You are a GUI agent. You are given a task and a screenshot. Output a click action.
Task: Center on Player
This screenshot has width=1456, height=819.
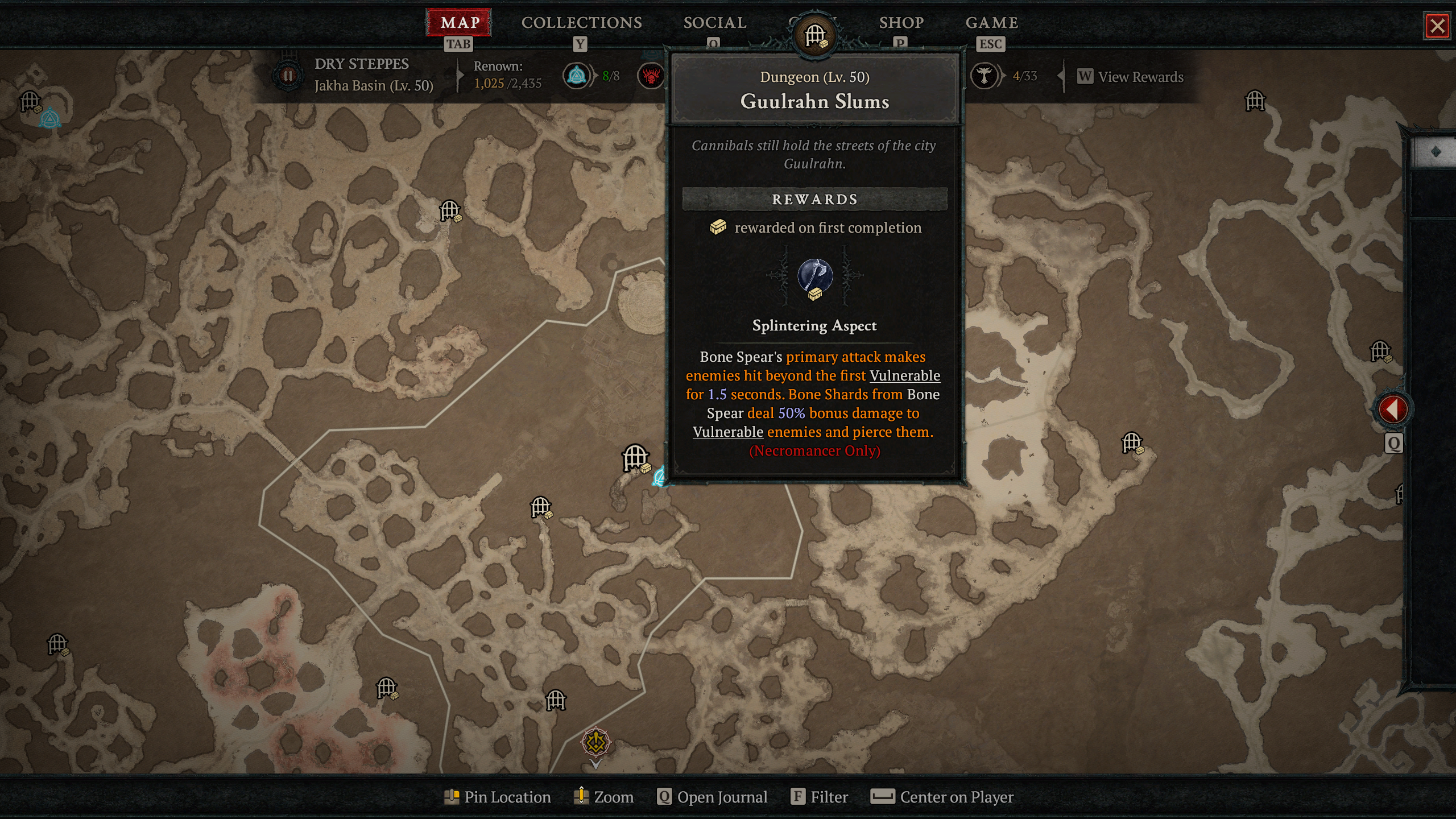click(x=942, y=797)
